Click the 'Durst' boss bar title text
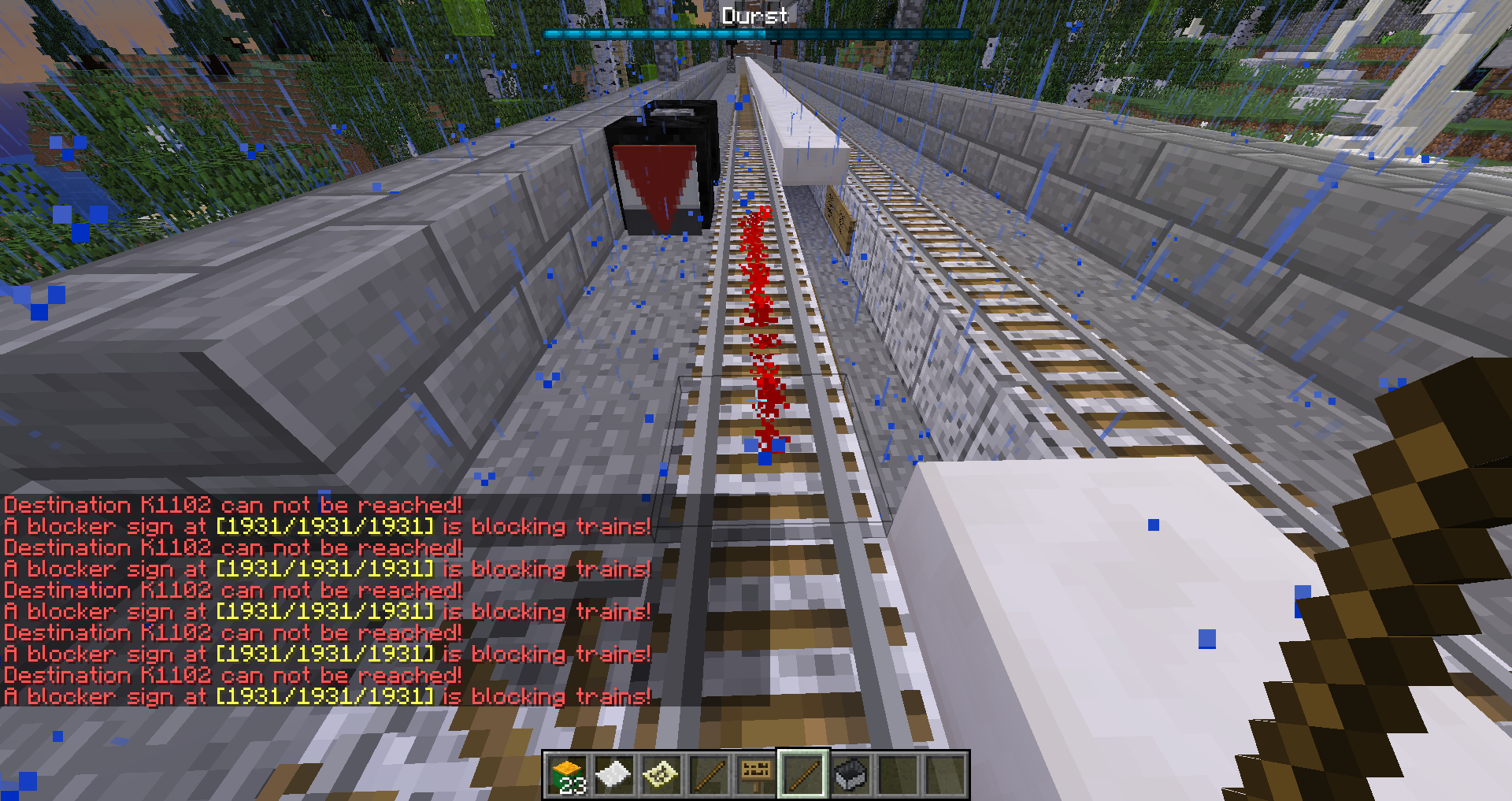 point(754,16)
